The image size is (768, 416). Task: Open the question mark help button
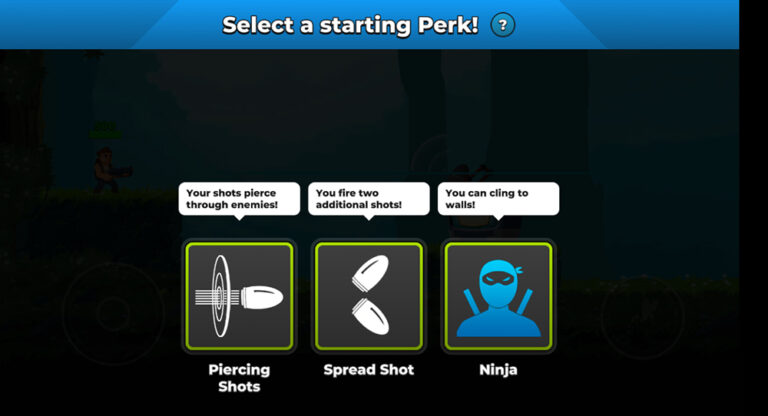coord(503,25)
